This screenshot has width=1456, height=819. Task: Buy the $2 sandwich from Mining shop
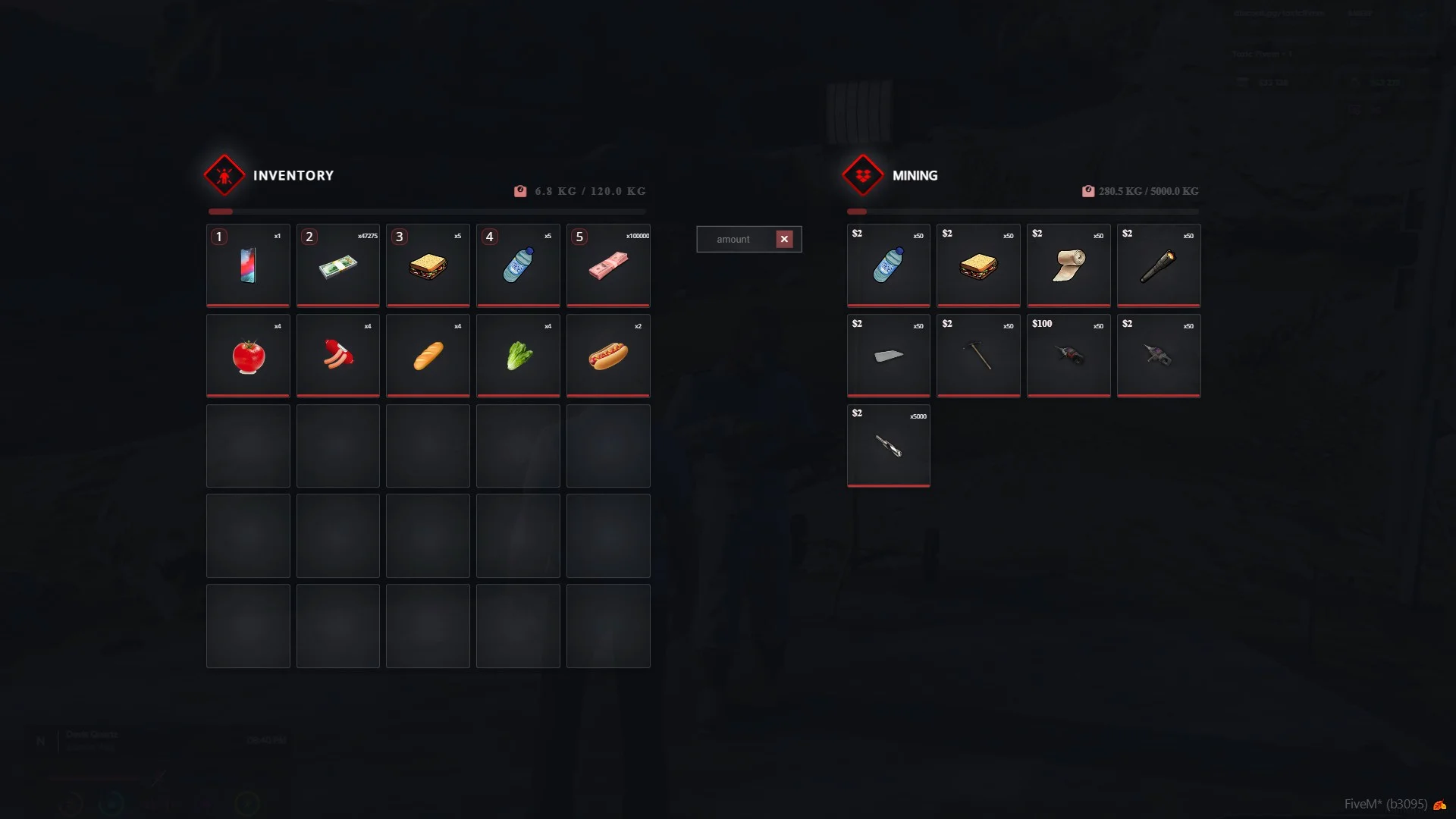[978, 265]
